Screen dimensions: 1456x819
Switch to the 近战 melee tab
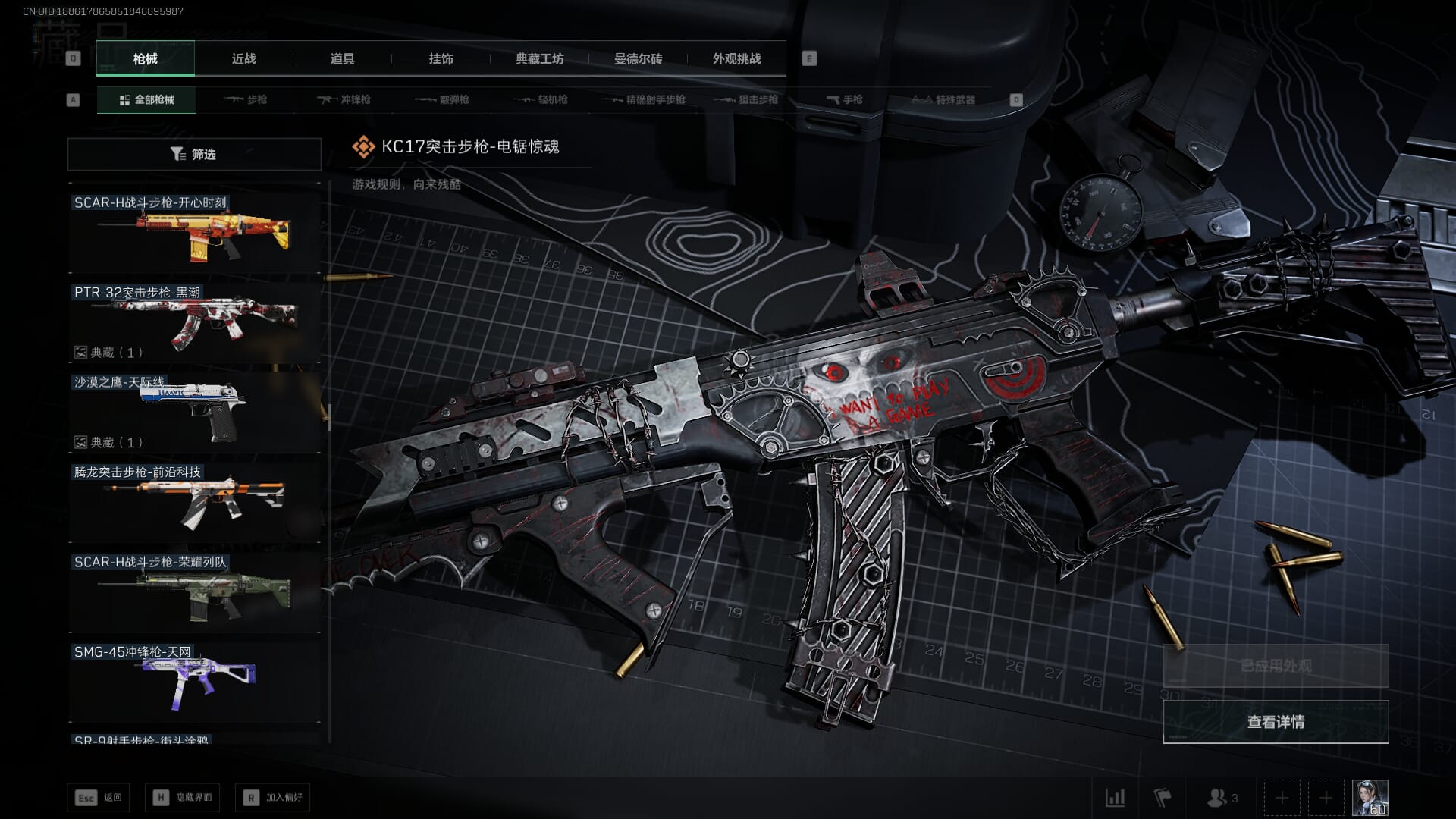click(243, 58)
